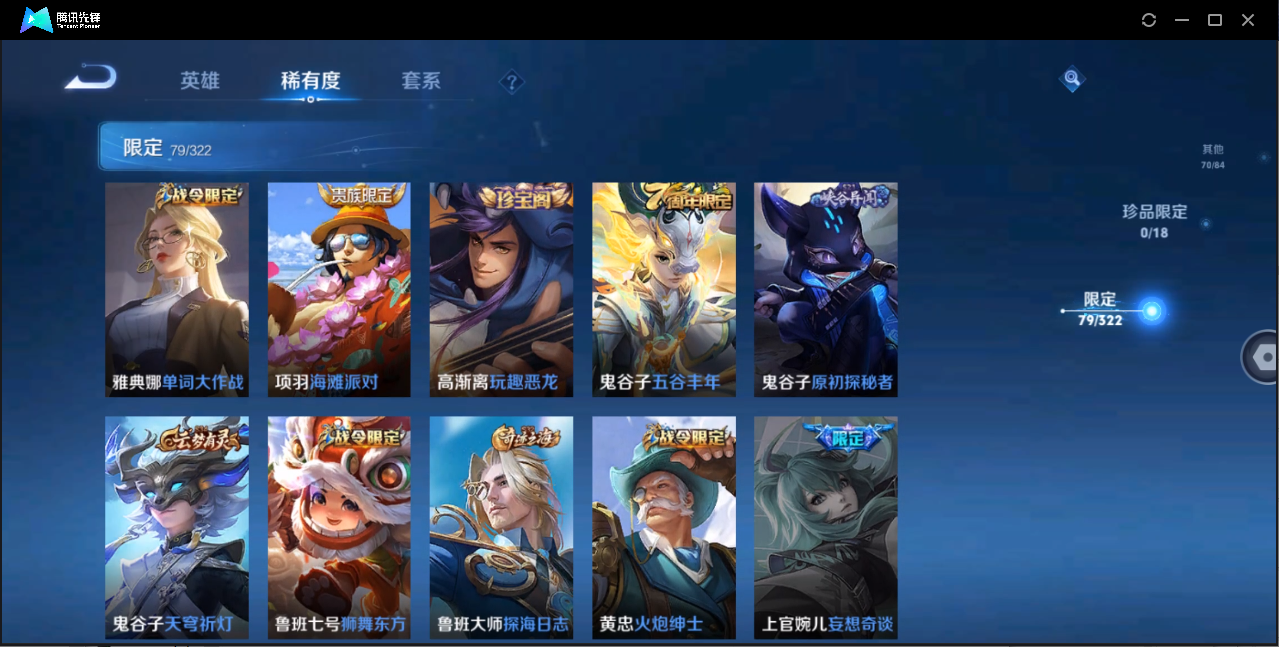The height and width of the screenshot is (647, 1279).
Task: View the 黄忠 火炮绅士 skin card
Action: [664, 527]
